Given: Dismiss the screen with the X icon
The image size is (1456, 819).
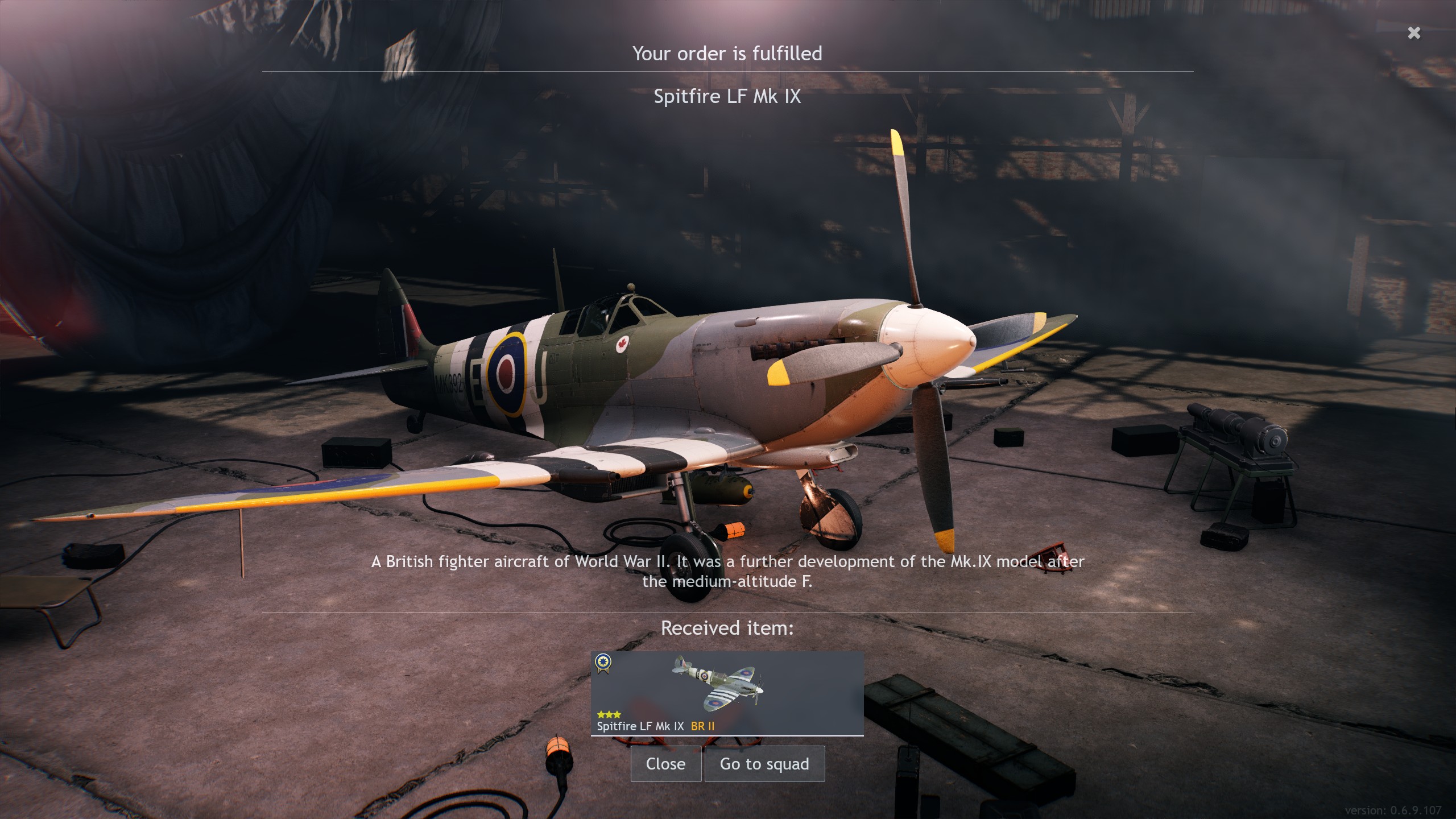Looking at the screenshot, I should [1414, 33].
